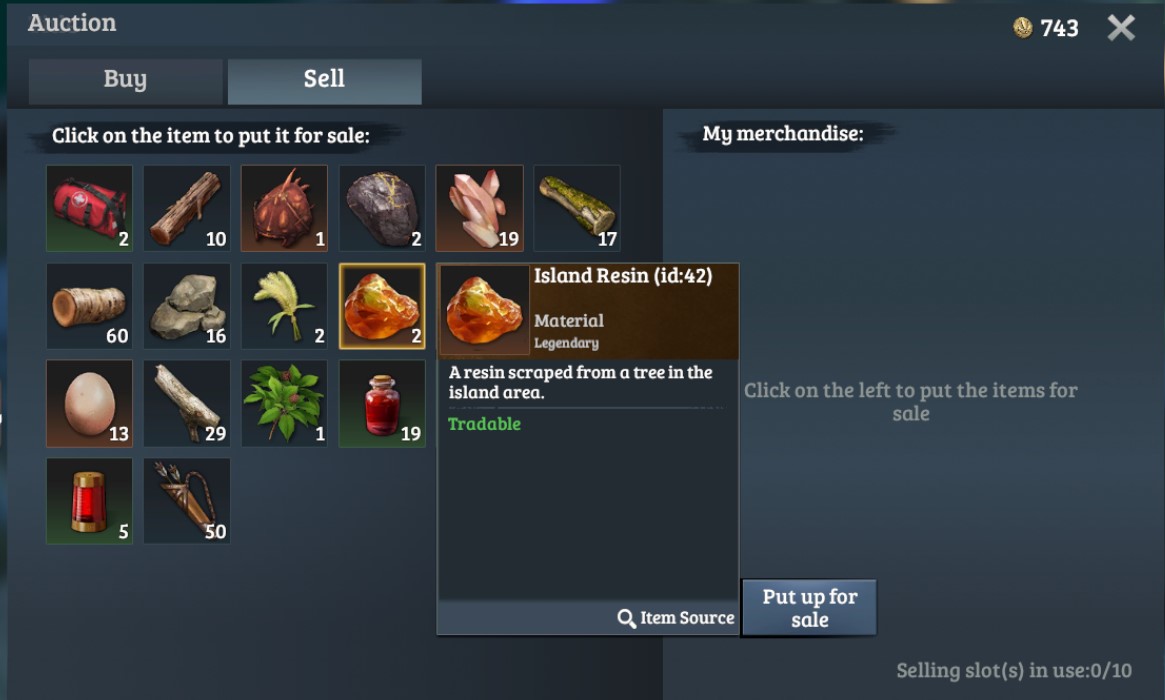Select the egg item slot
The width and height of the screenshot is (1165, 700).
89,403
